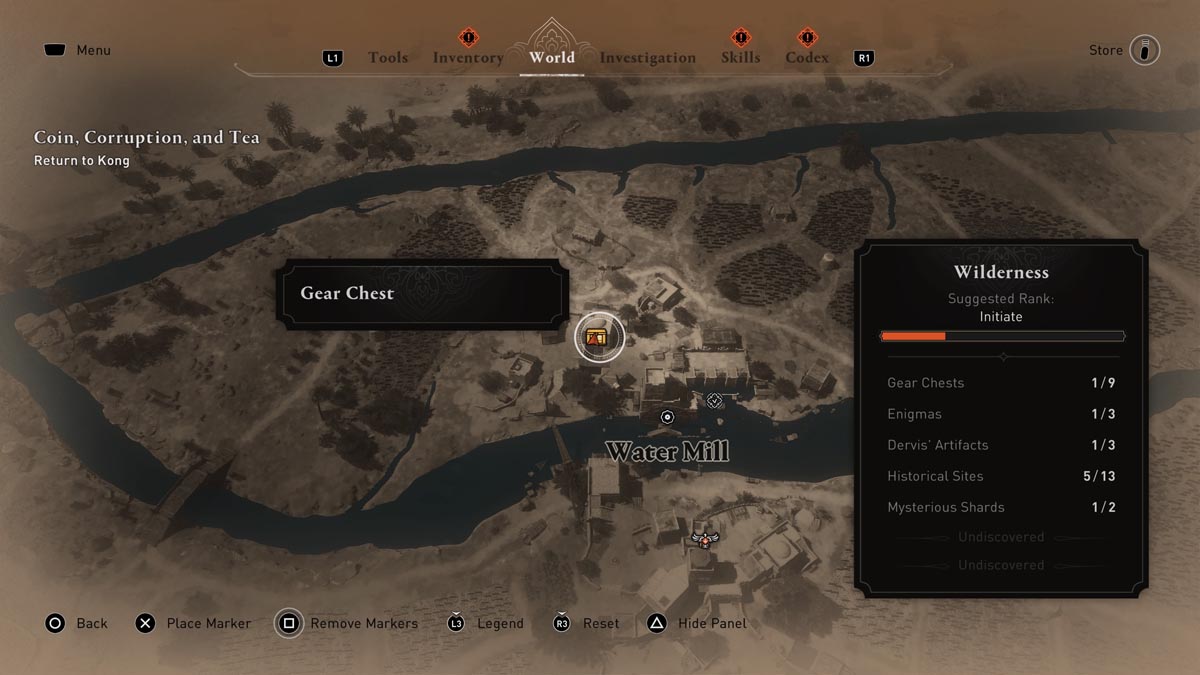Switch to the Tools tab

387,58
